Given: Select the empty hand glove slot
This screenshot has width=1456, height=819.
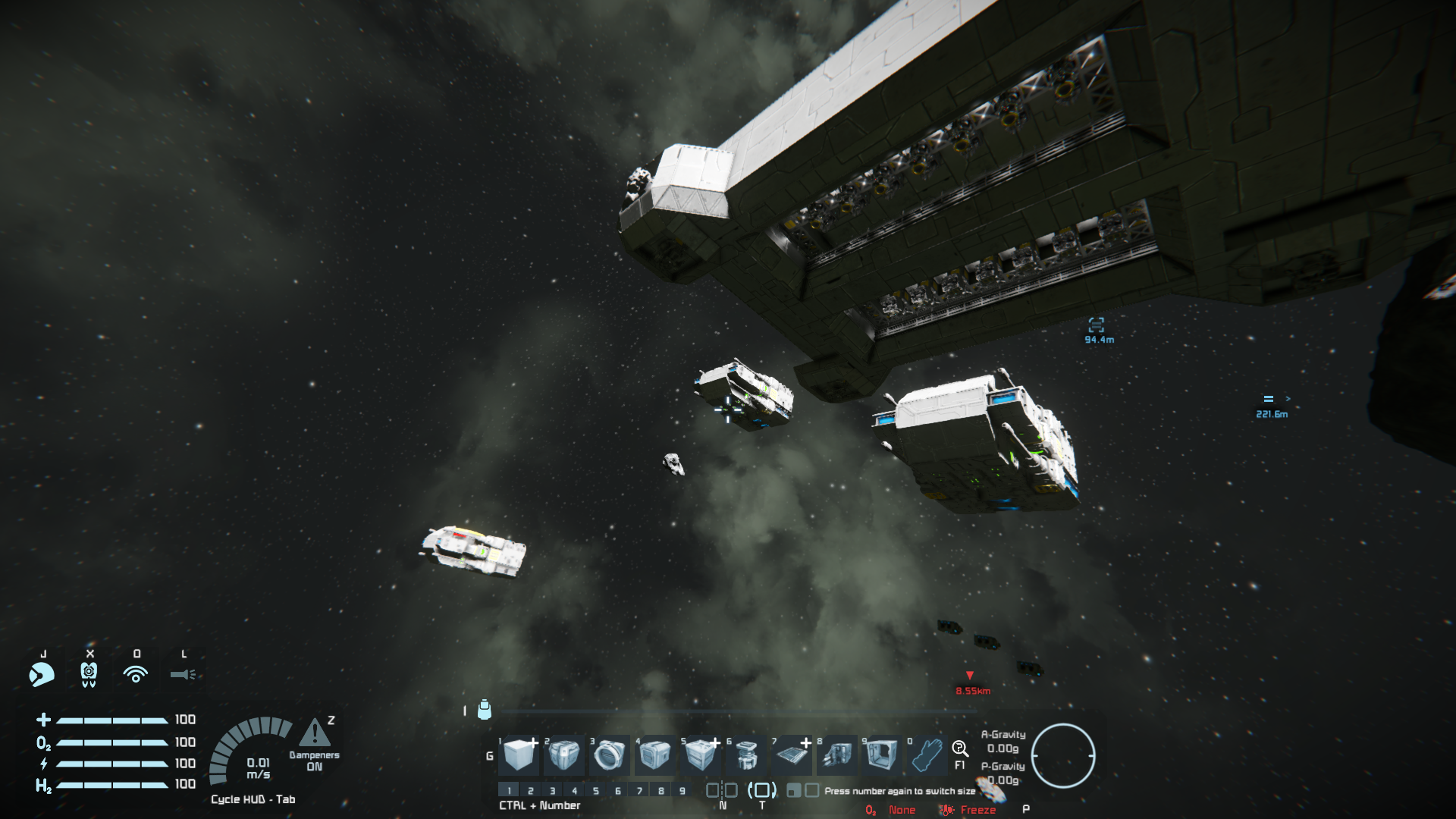Looking at the screenshot, I should 927,755.
